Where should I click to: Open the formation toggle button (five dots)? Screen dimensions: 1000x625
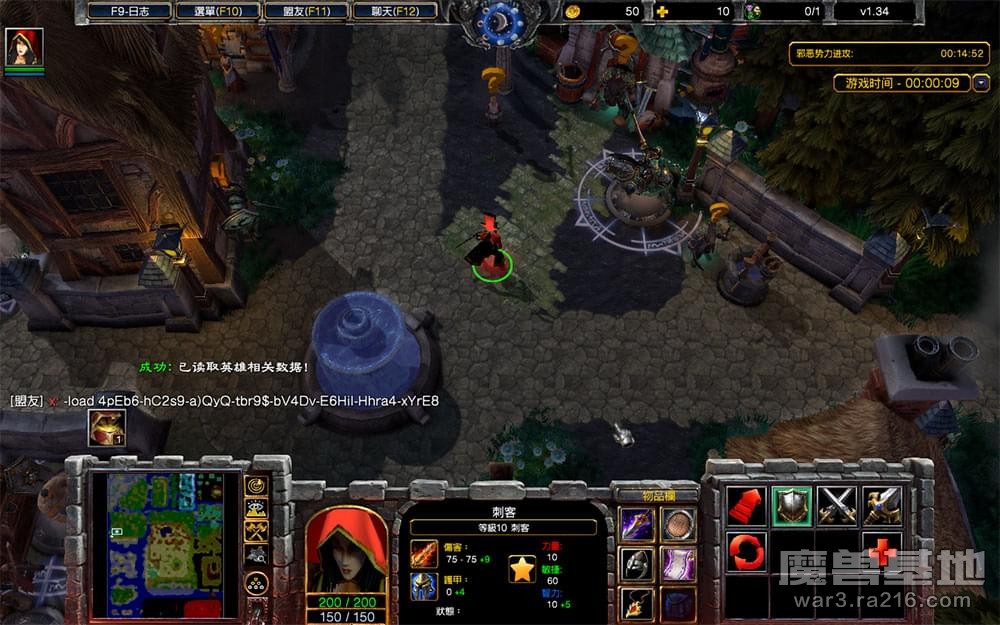(256, 582)
